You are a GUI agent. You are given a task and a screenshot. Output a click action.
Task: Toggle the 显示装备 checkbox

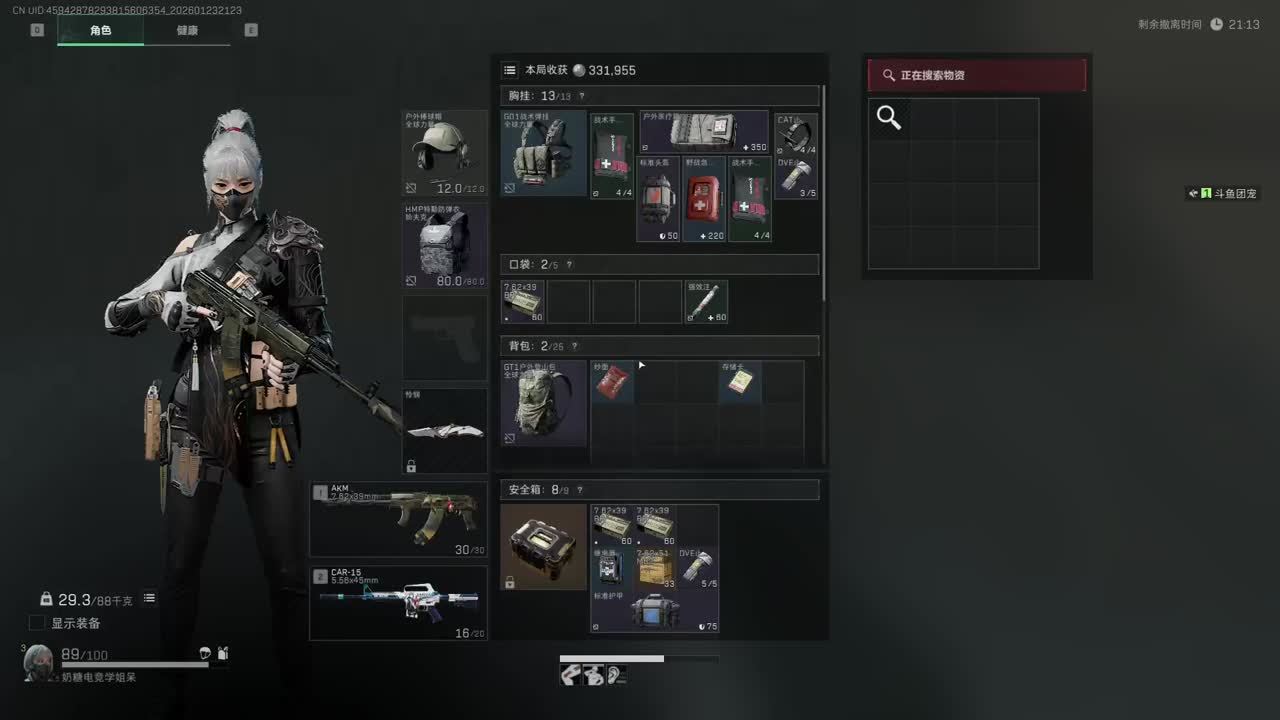pyautogui.click(x=37, y=623)
